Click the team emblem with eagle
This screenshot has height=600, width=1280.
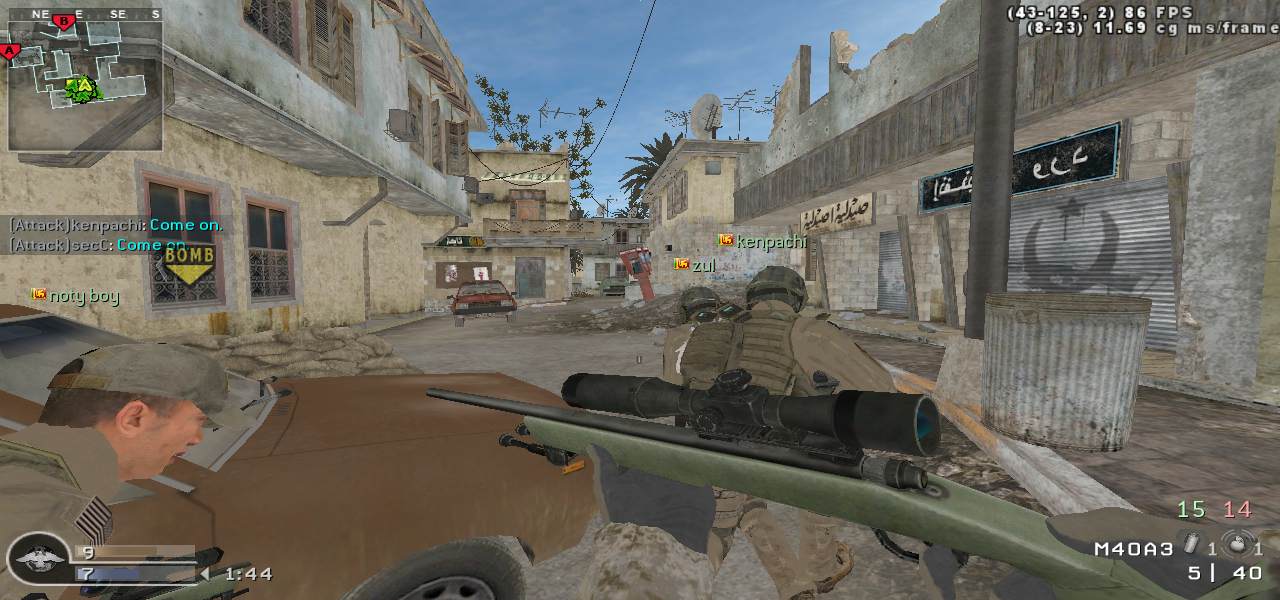38,558
